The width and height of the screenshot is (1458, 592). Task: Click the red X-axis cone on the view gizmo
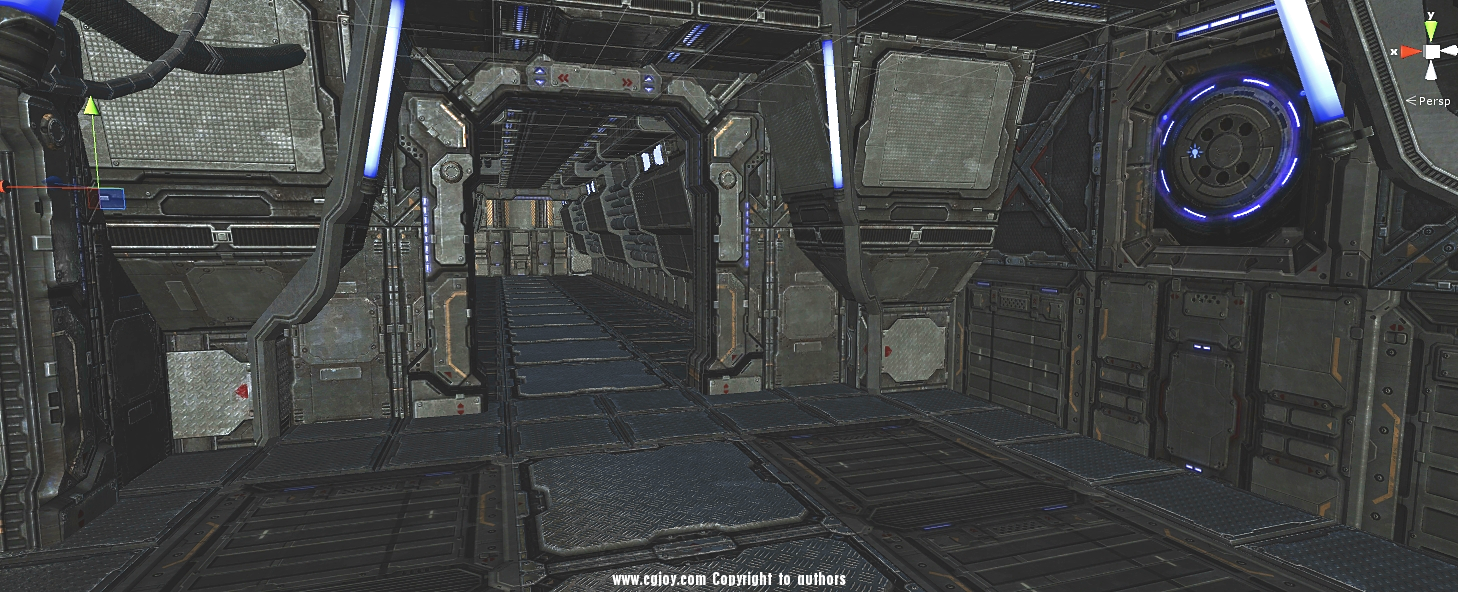pos(1410,51)
